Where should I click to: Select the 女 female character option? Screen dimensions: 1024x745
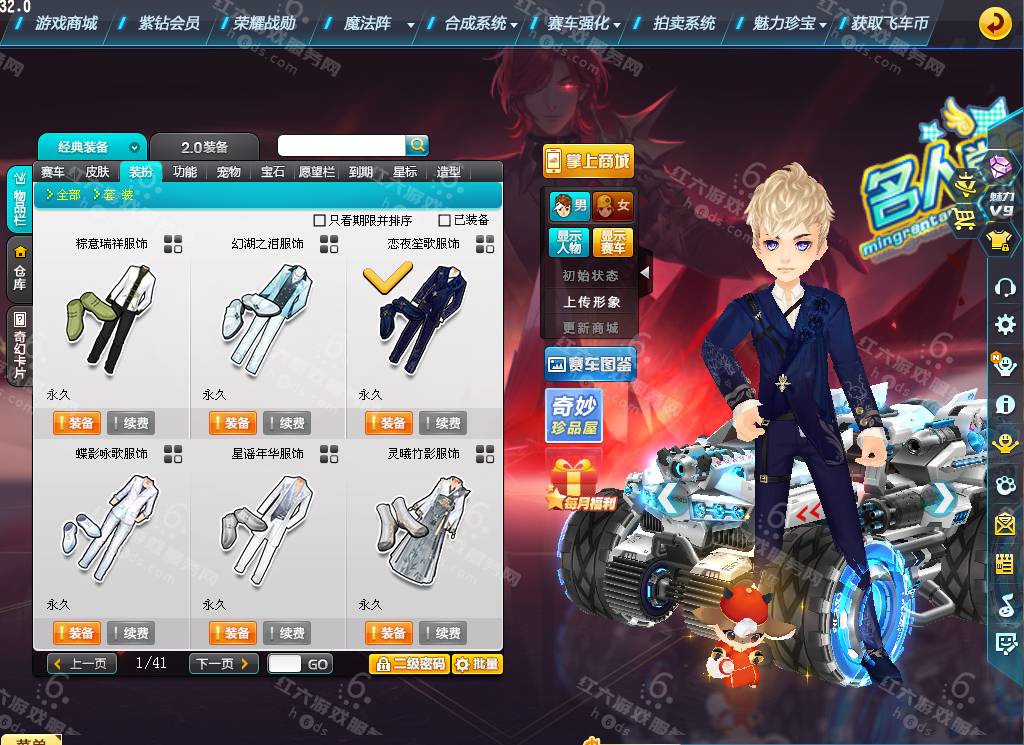612,207
